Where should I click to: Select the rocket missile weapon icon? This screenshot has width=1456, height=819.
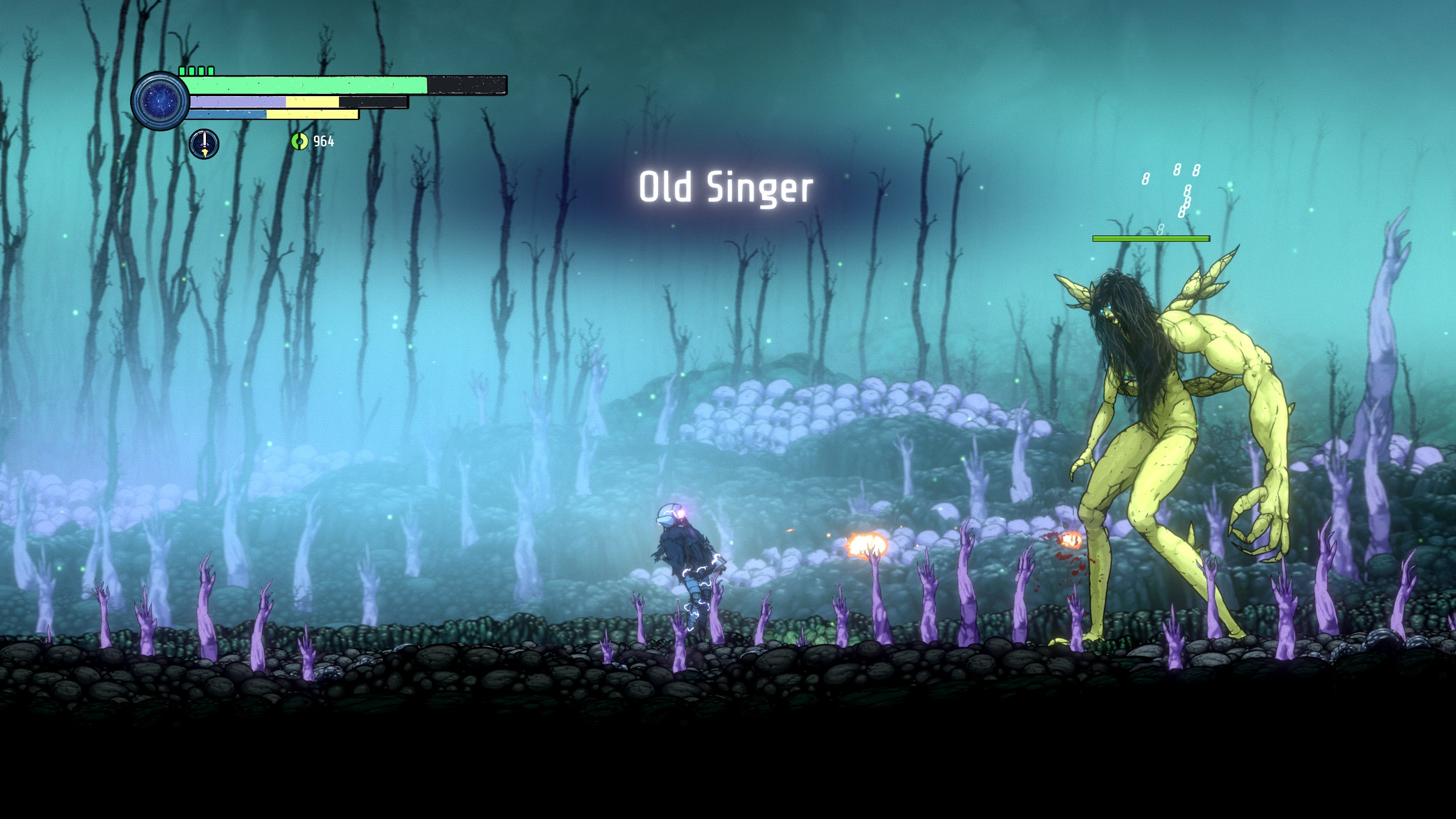(x=204, y=144)
